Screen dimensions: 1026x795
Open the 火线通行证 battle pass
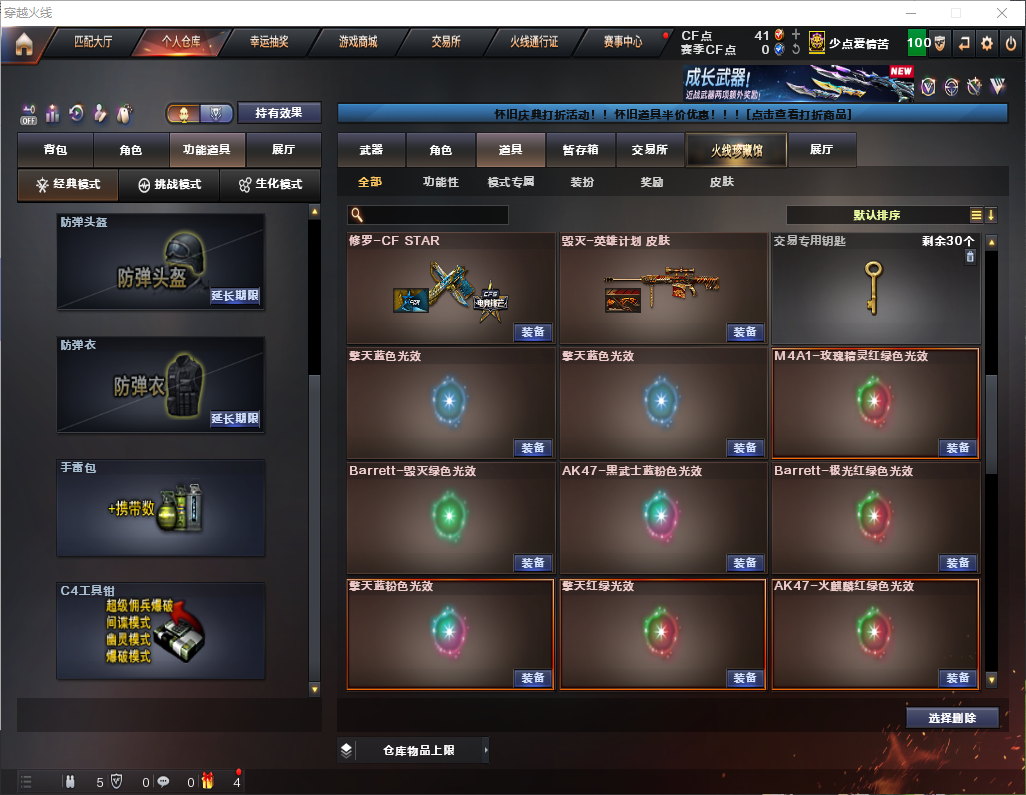534,42
